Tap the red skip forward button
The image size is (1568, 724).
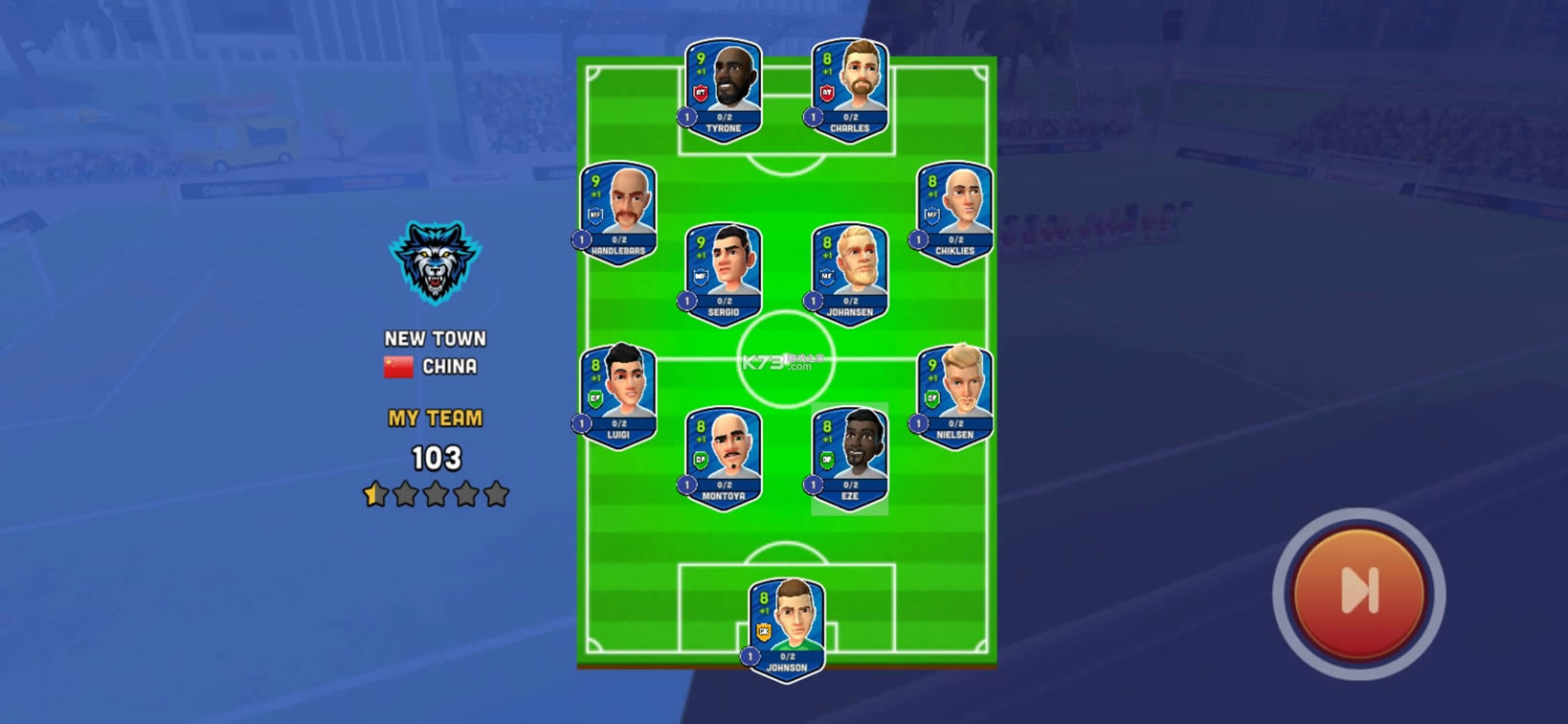click(1358, 590)
